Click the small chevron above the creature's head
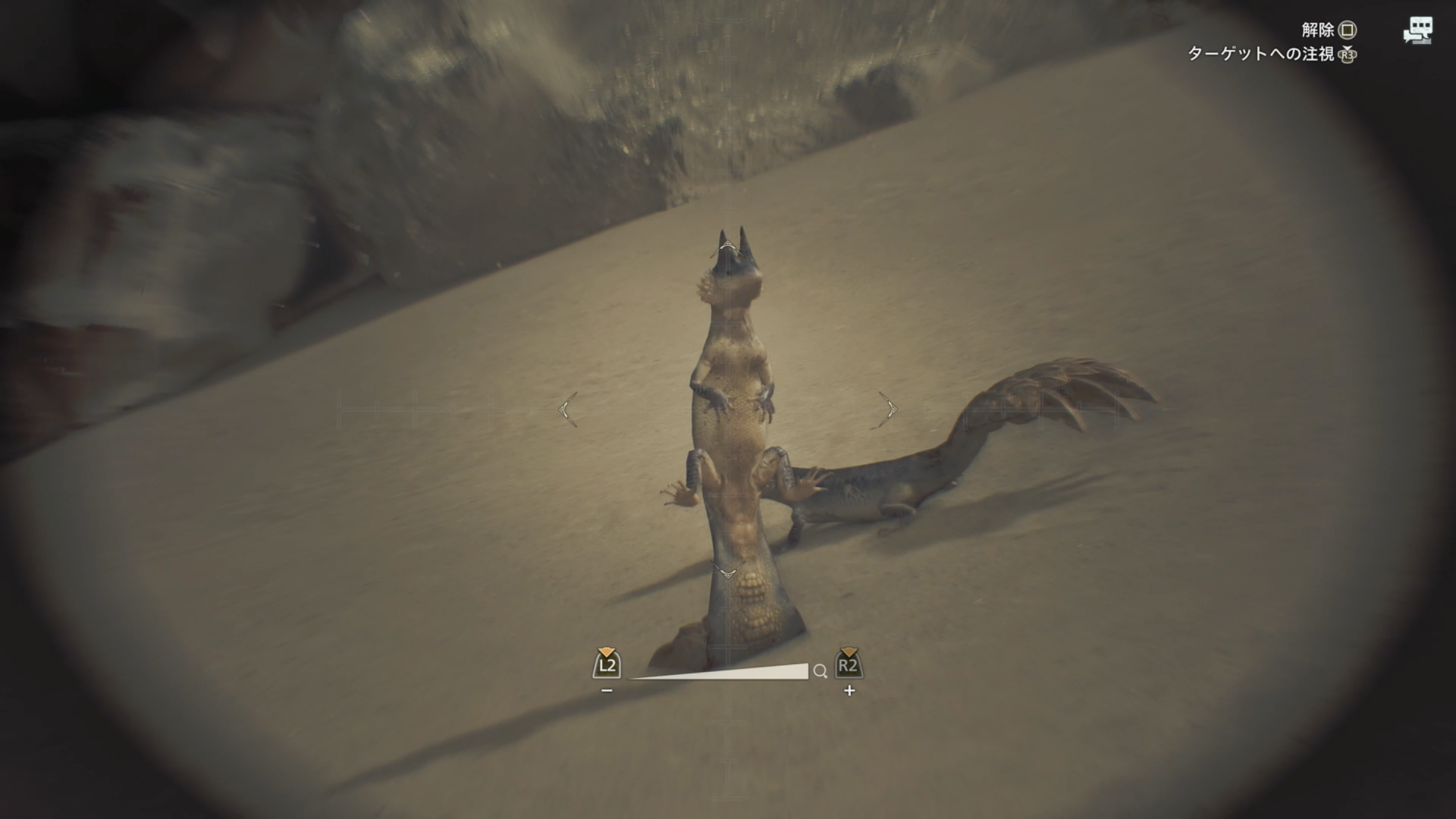This screenshot has width=1456, height=819. (726, 244)
